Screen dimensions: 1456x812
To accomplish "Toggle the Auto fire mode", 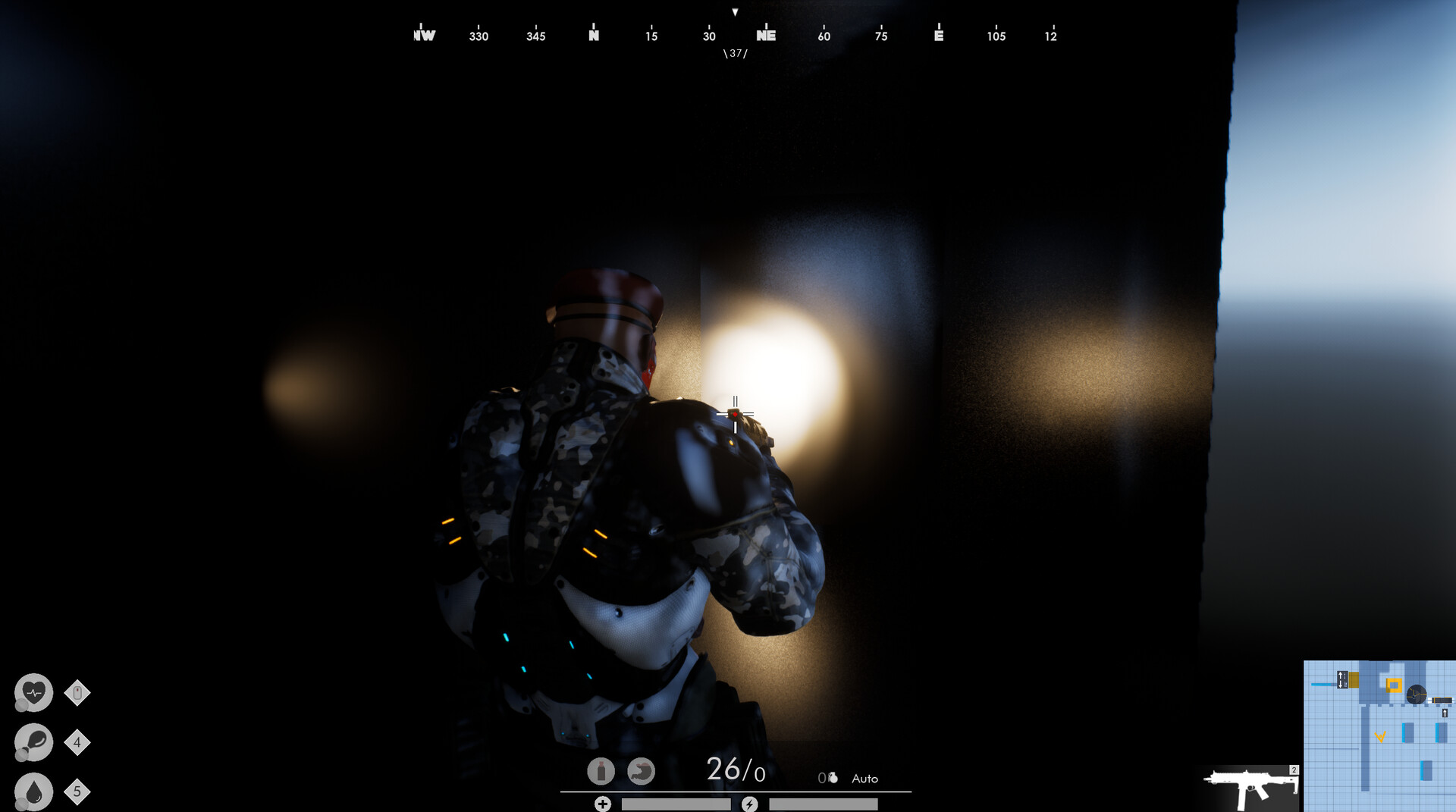I will pyautogui.click(x=864, y=778).
